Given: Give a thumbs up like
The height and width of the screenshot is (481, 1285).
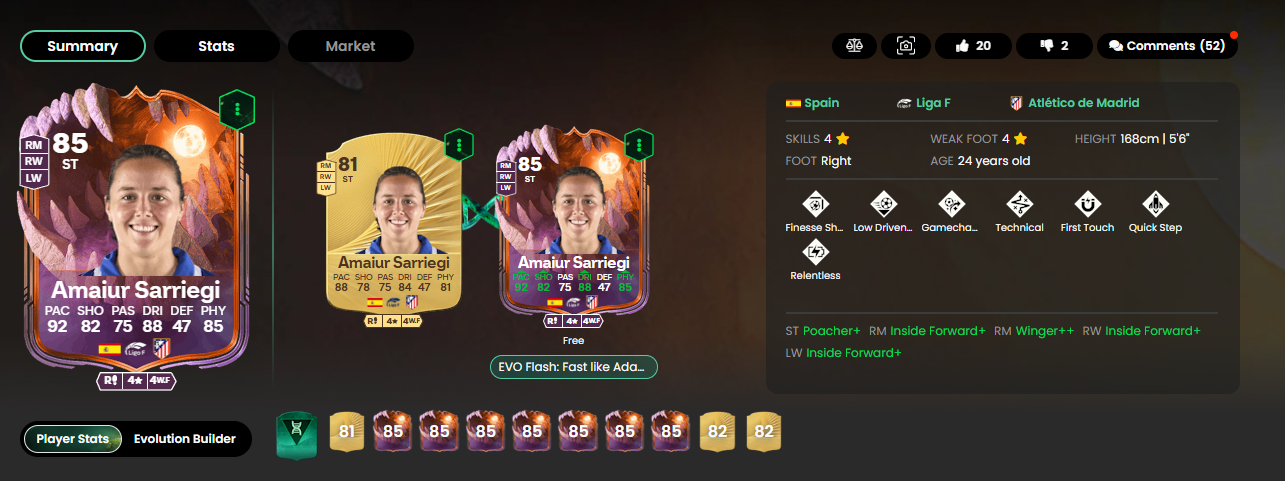Looking at the screenshot, I should click(x=972, y=46).
